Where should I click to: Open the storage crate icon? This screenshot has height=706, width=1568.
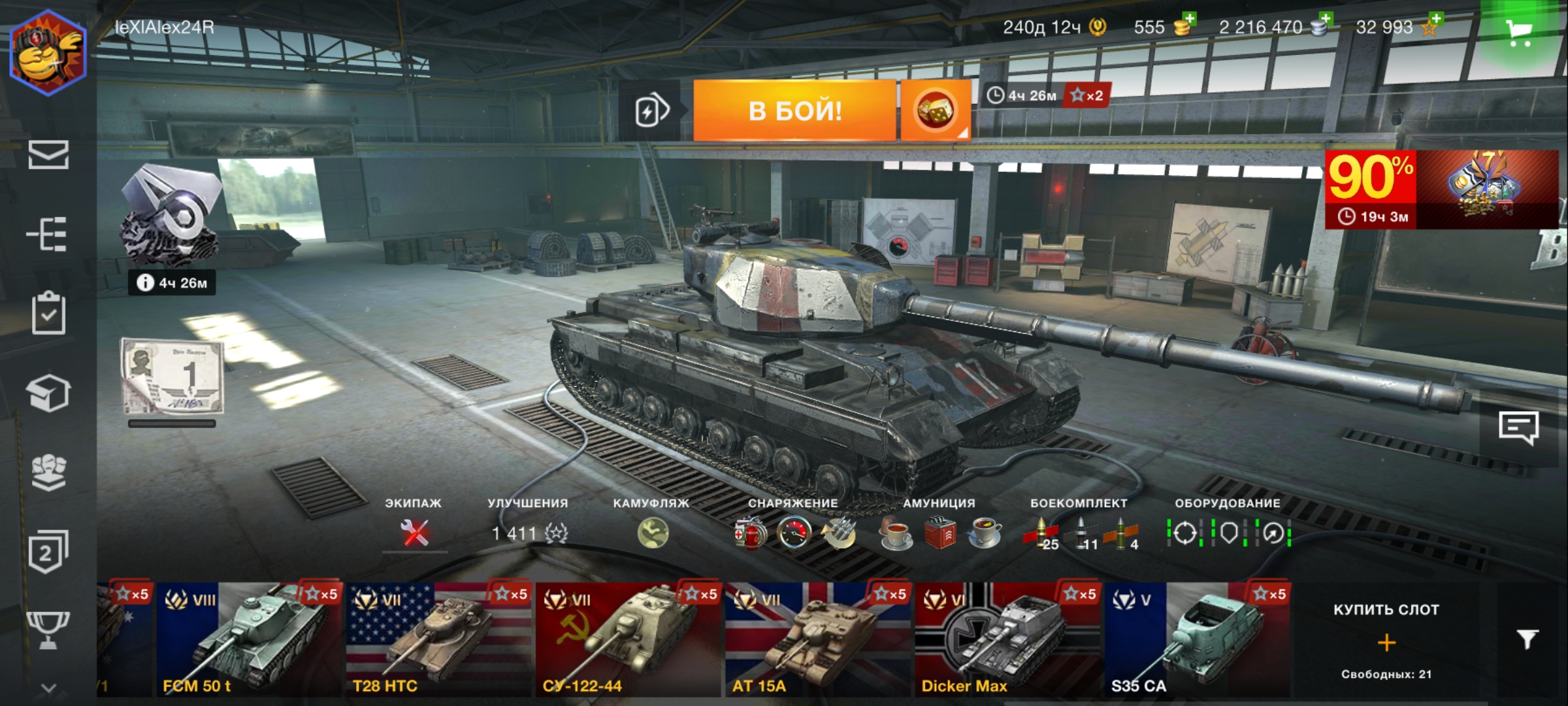48,394
